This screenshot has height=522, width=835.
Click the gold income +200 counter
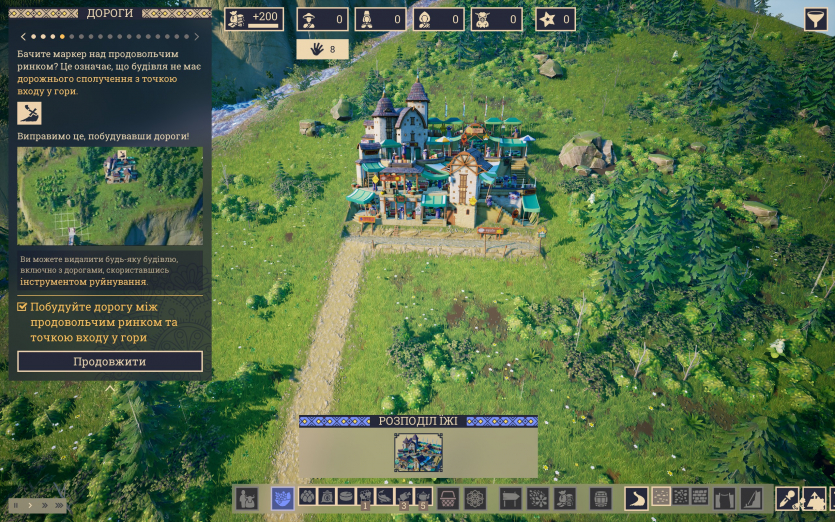coord(254,19)
